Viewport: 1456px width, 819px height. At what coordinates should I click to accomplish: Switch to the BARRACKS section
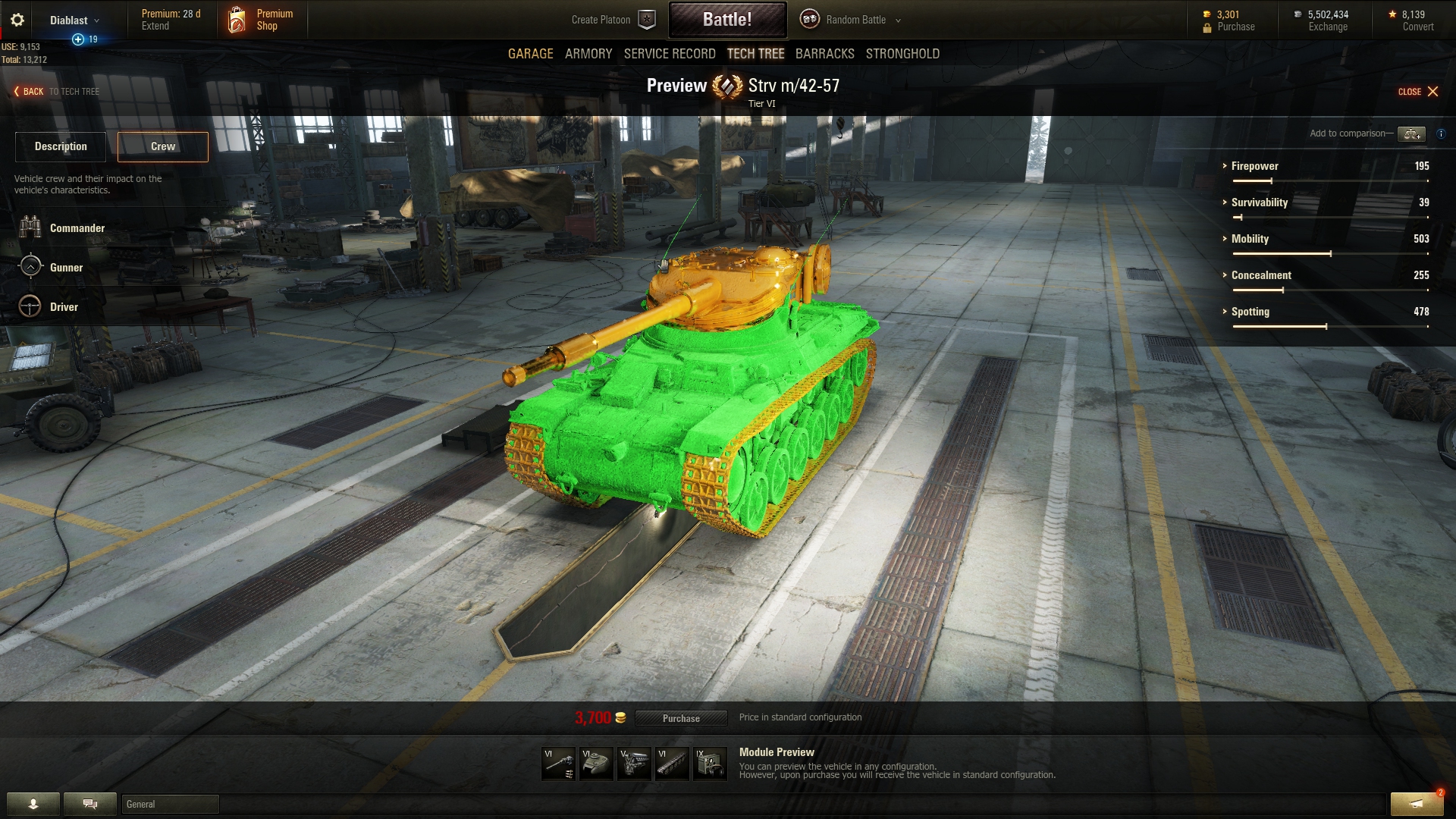click(x=824, y=54)
